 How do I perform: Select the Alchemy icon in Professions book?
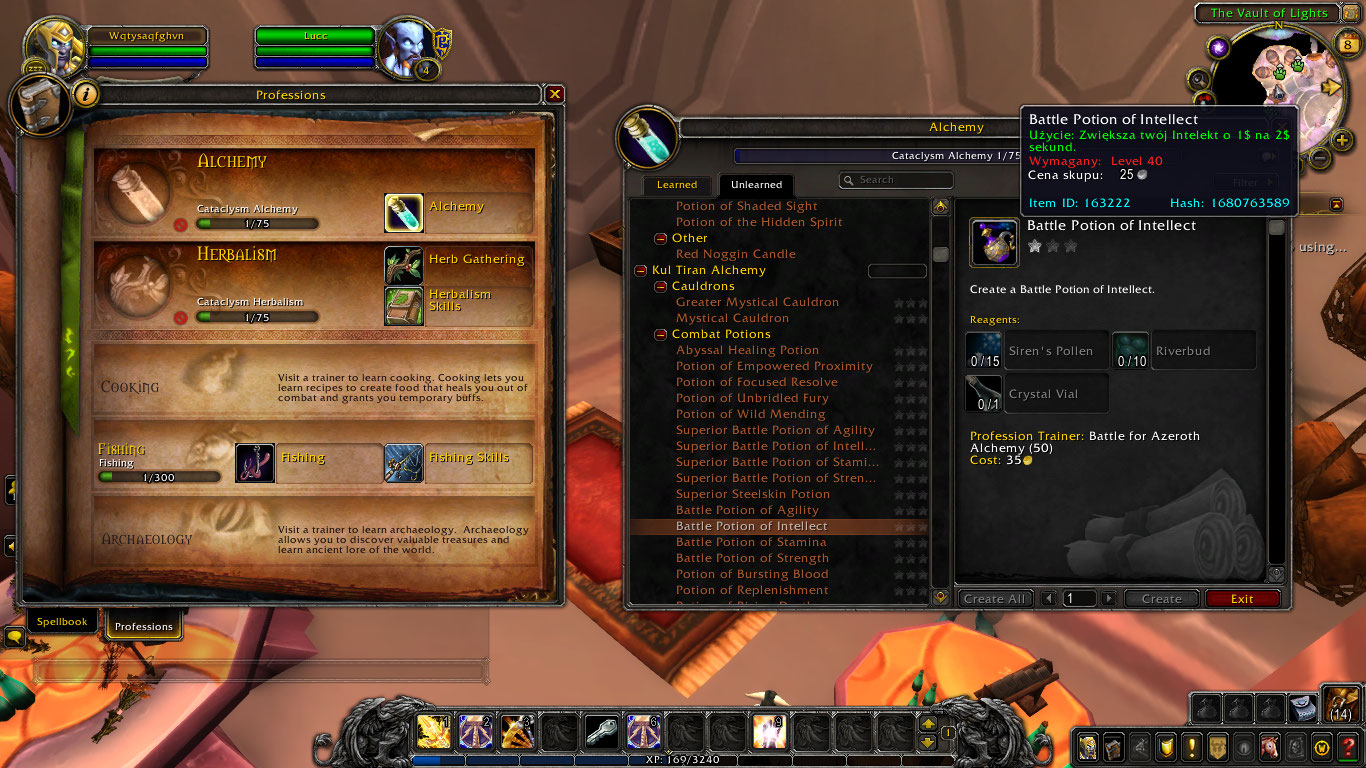pyautogui.click(x=404, y=213)
